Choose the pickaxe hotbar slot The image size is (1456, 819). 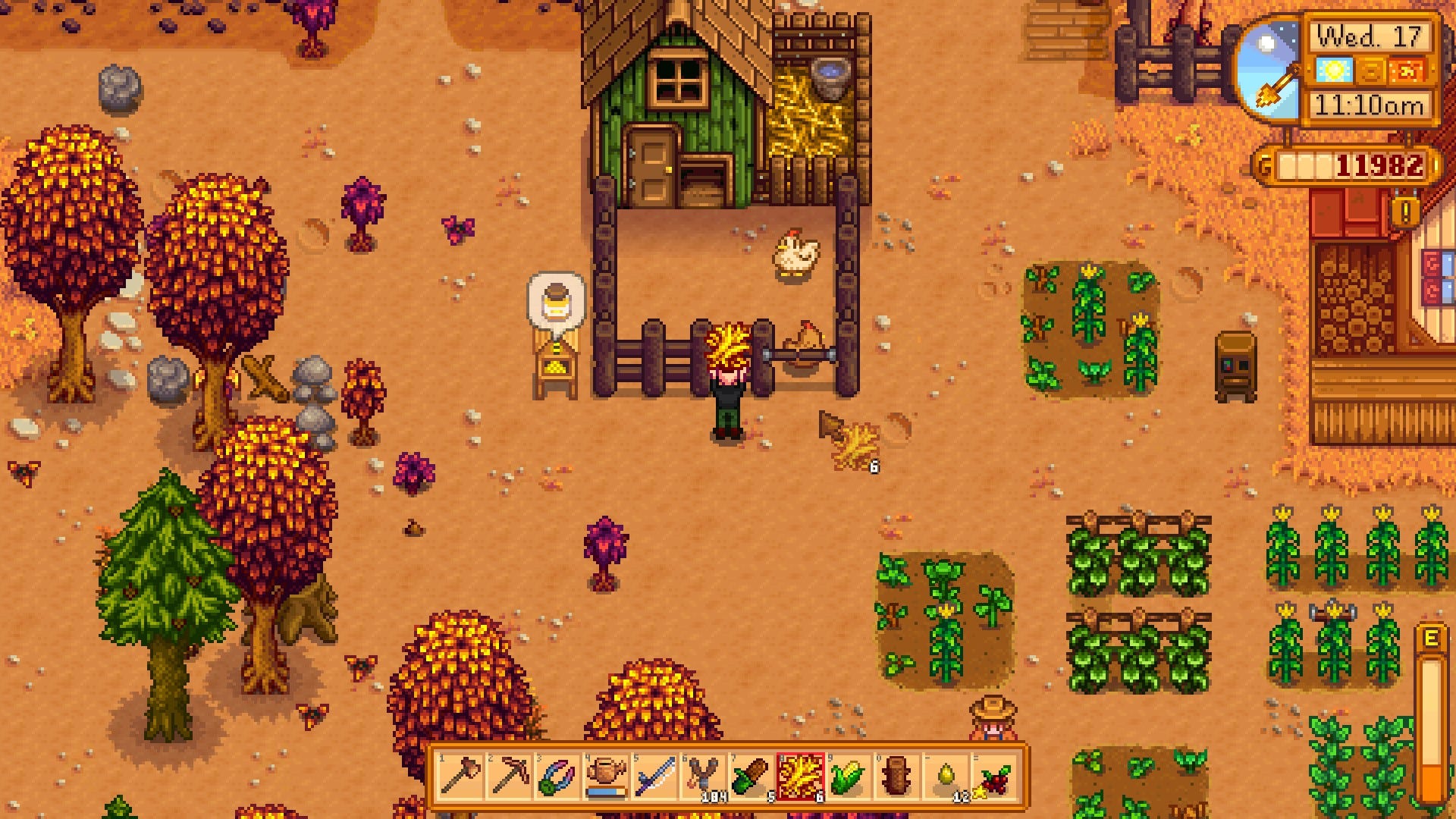click(508, 777)
